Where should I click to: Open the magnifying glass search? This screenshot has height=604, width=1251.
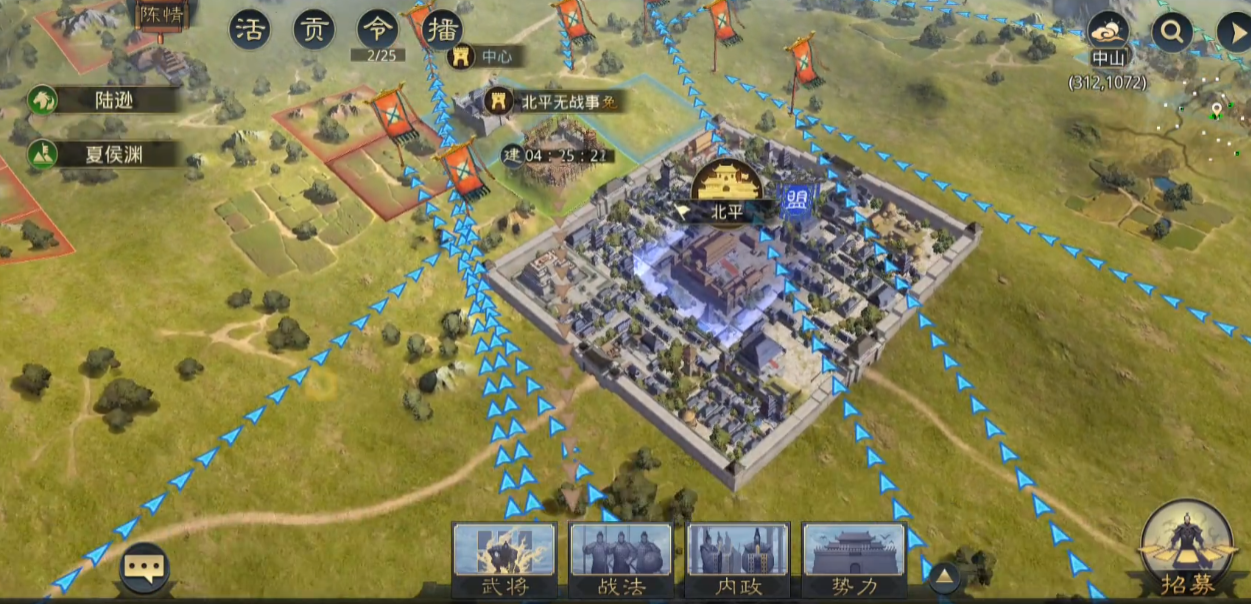pyautogui.click(x=1171, y=32)
